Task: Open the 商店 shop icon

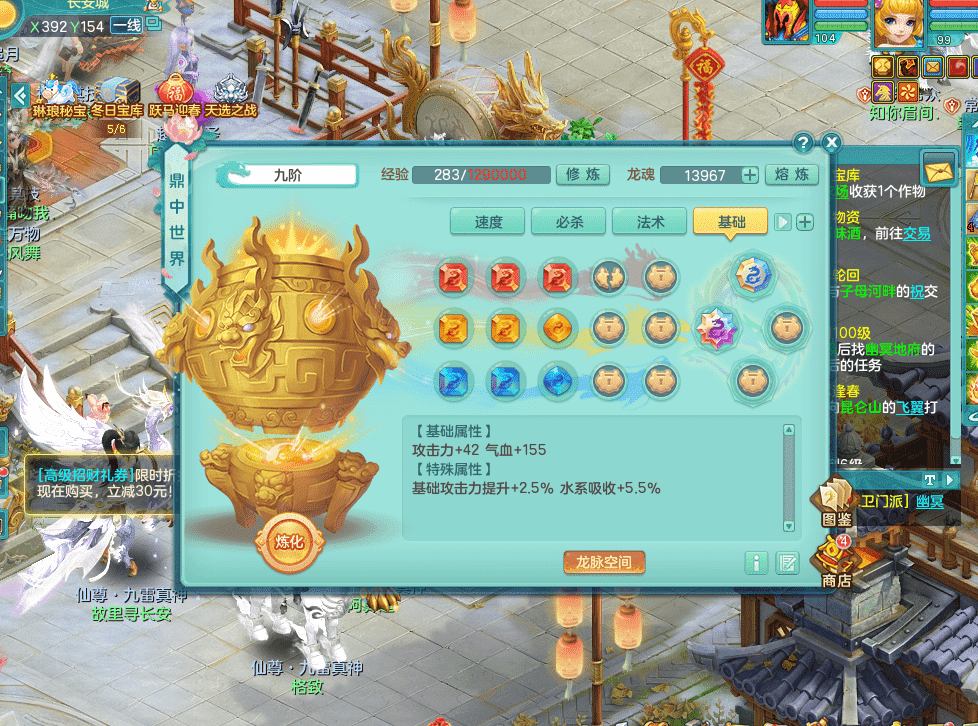Action: click(x=836, y=562)
